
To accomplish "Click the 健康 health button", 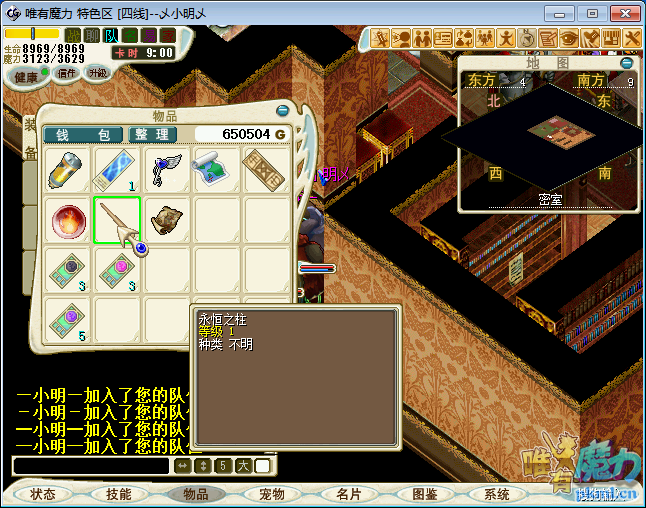I will [26, 76].
